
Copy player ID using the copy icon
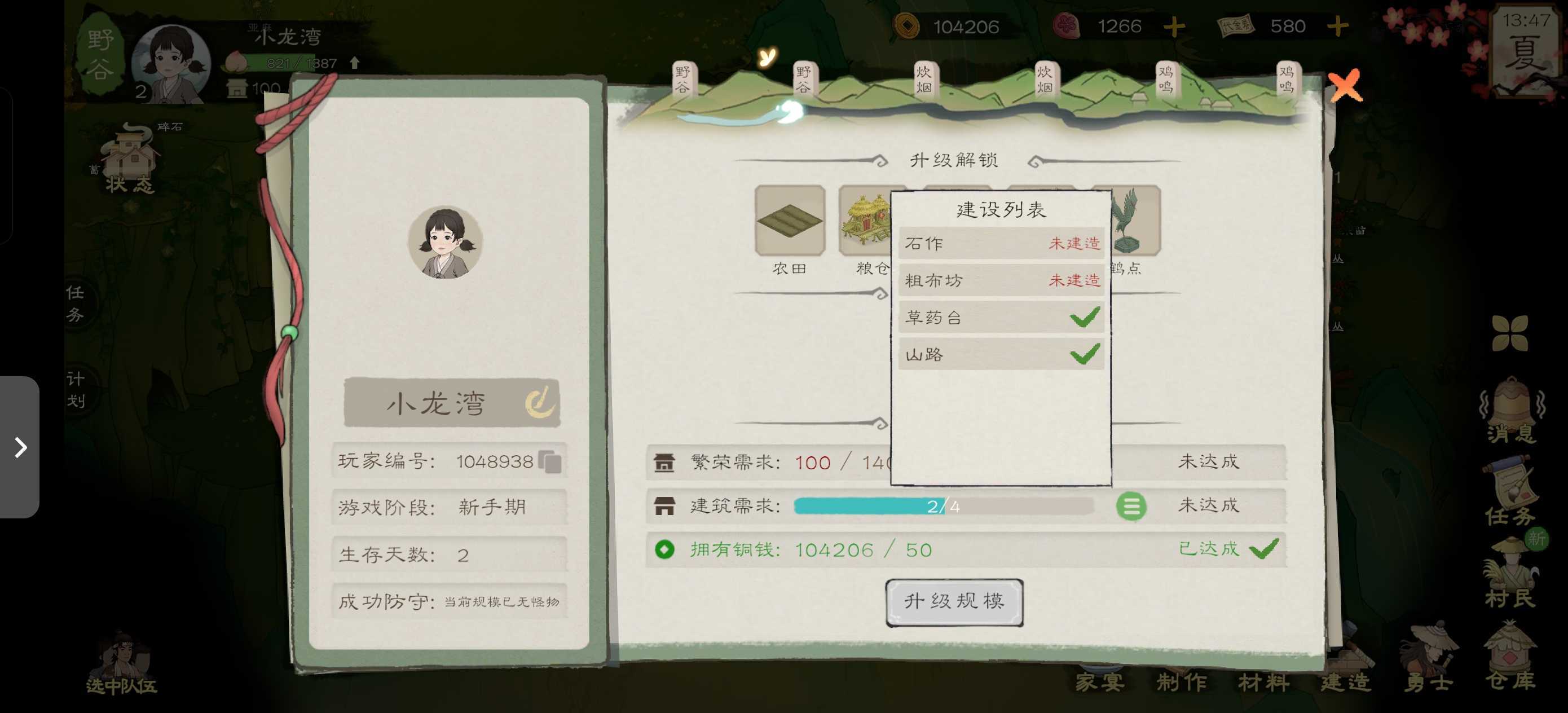tap(551, 461)
